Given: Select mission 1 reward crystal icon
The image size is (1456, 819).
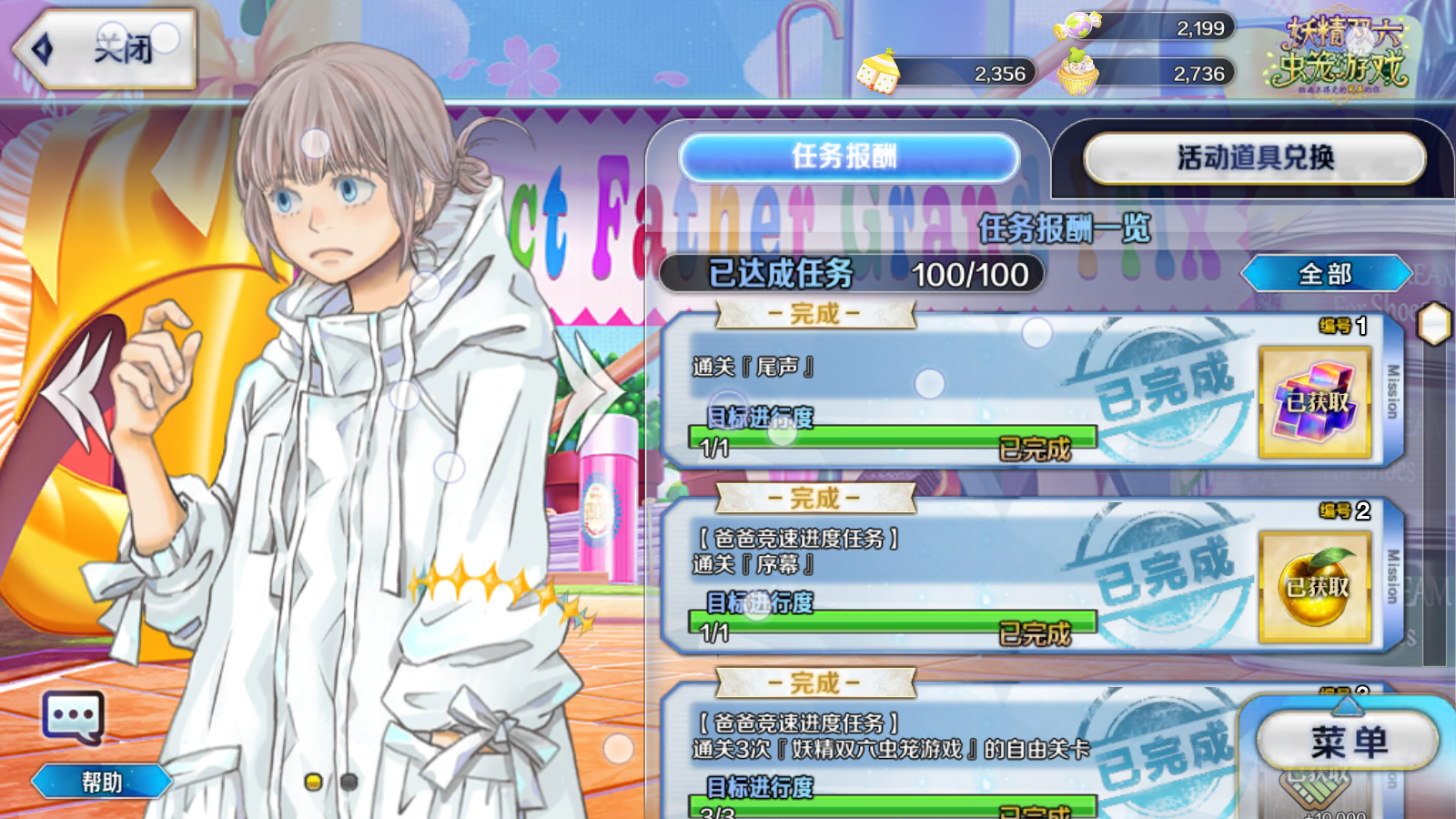Looking at the screenshot, I should coord(1315,401).
